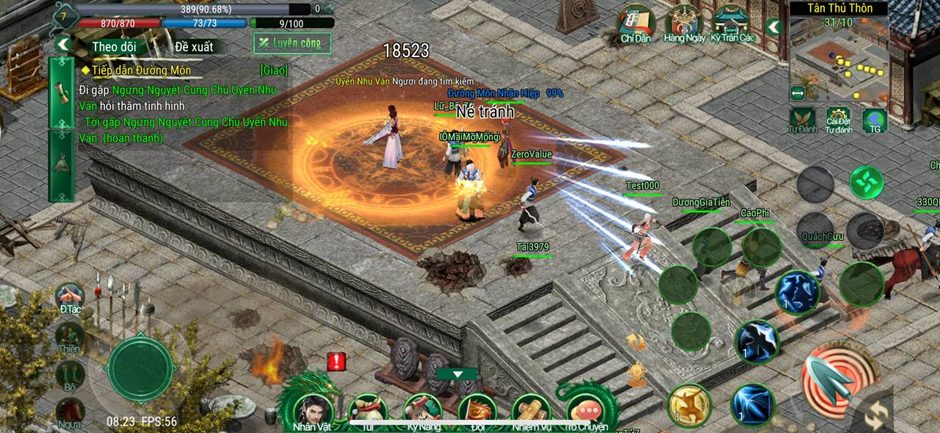Open the Túi bag inventory
The height and width of the screenshot is (433, 940).
(x=369, y=408)
